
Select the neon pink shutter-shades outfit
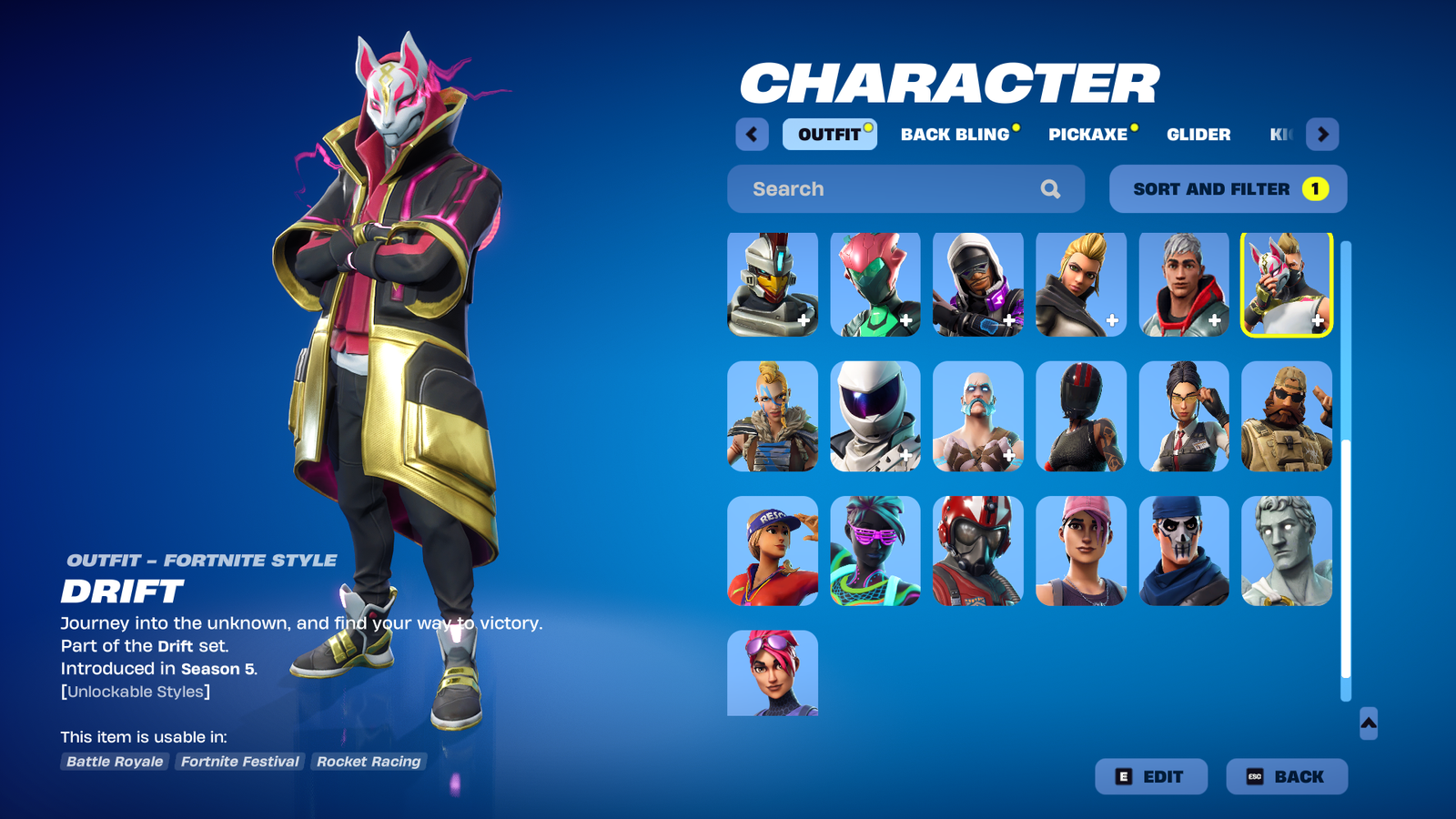click(875, 551)
